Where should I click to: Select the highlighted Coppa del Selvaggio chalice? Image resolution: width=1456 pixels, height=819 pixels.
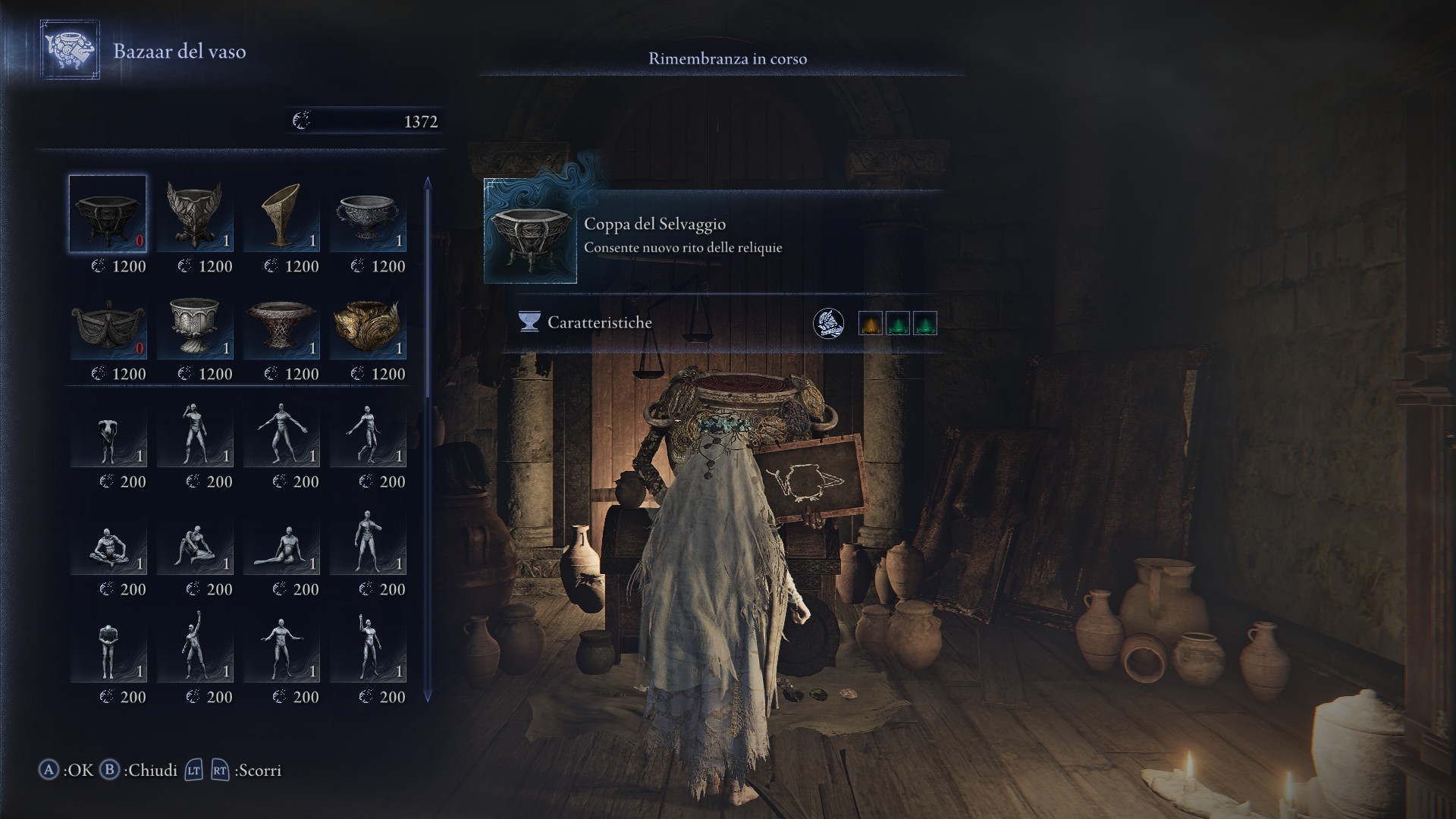click(108, 214)
